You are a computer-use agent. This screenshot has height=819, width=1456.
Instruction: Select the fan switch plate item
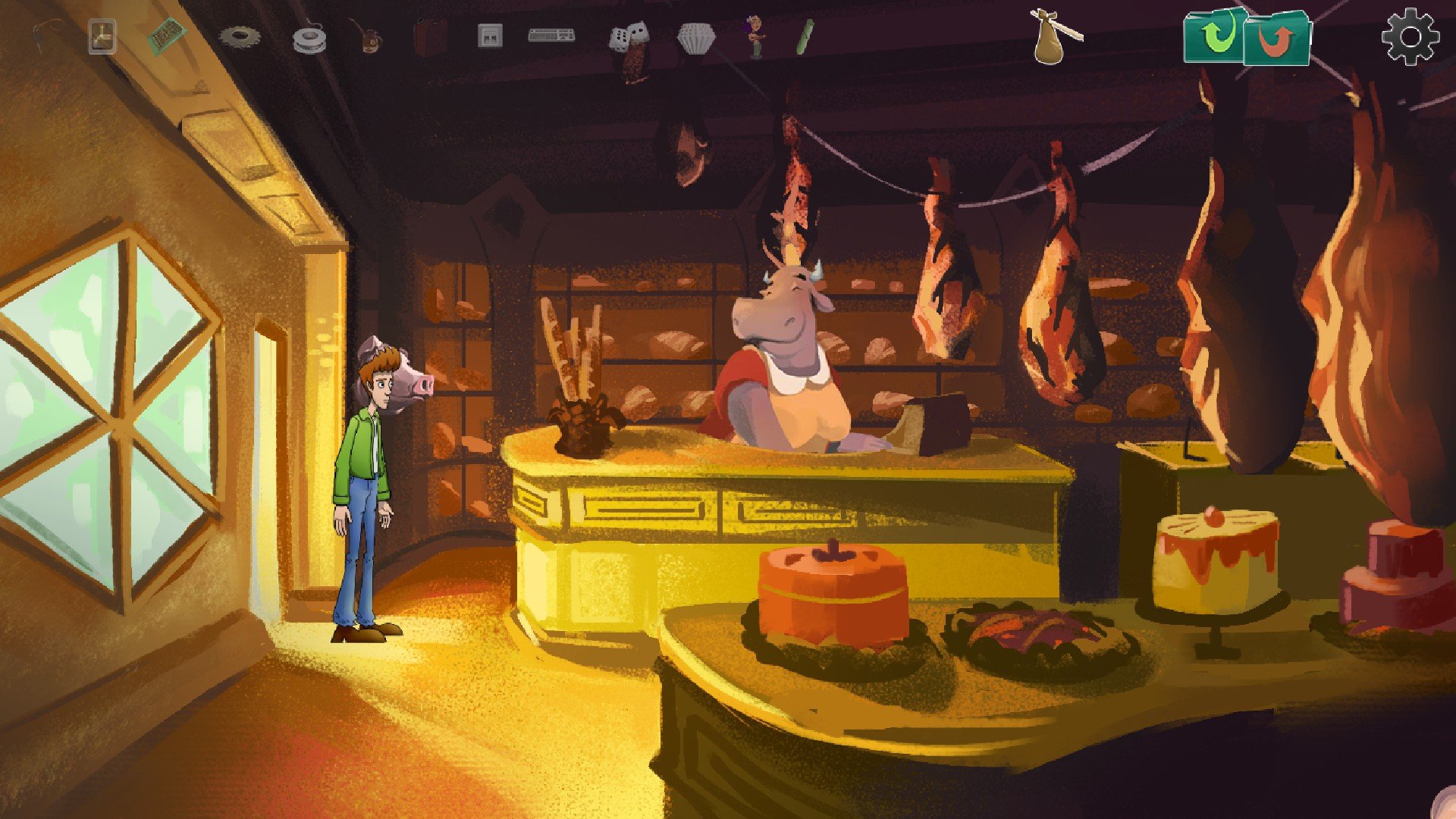102,36
